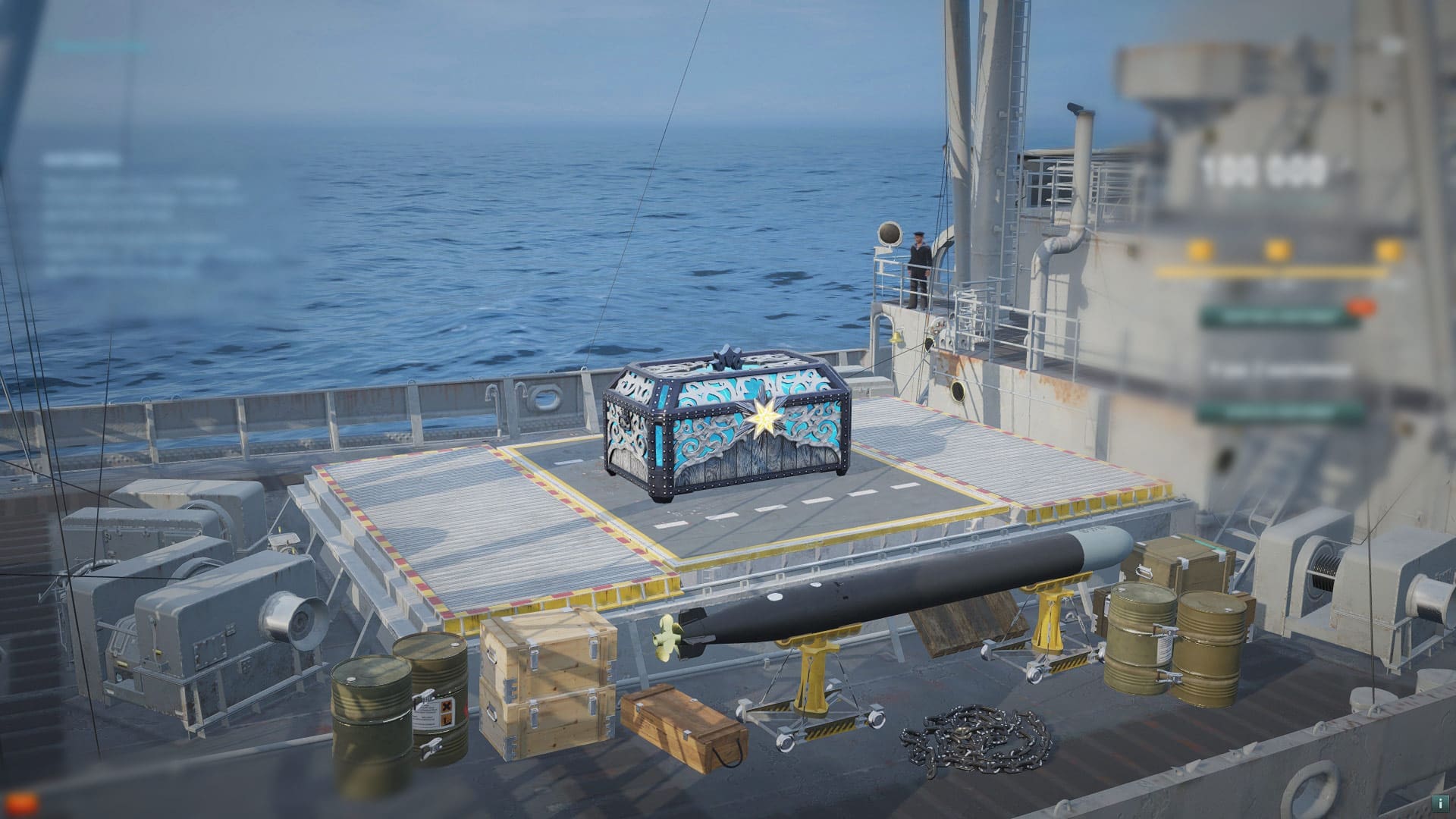Click the green button with the orange badge
The height and width of the screenshot is (819, 1456).
pyautogui.click(x=1278, y=317)
